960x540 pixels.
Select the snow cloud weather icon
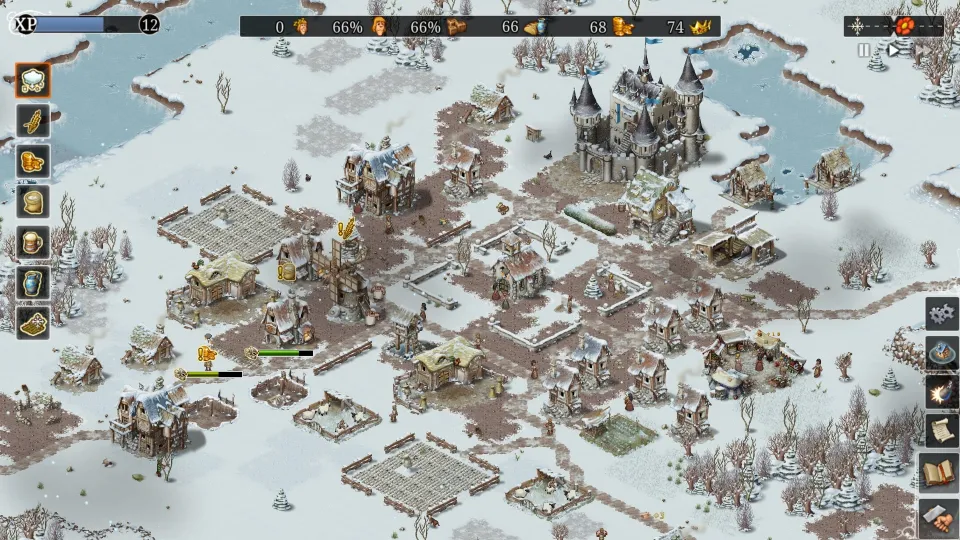(34, 82)
